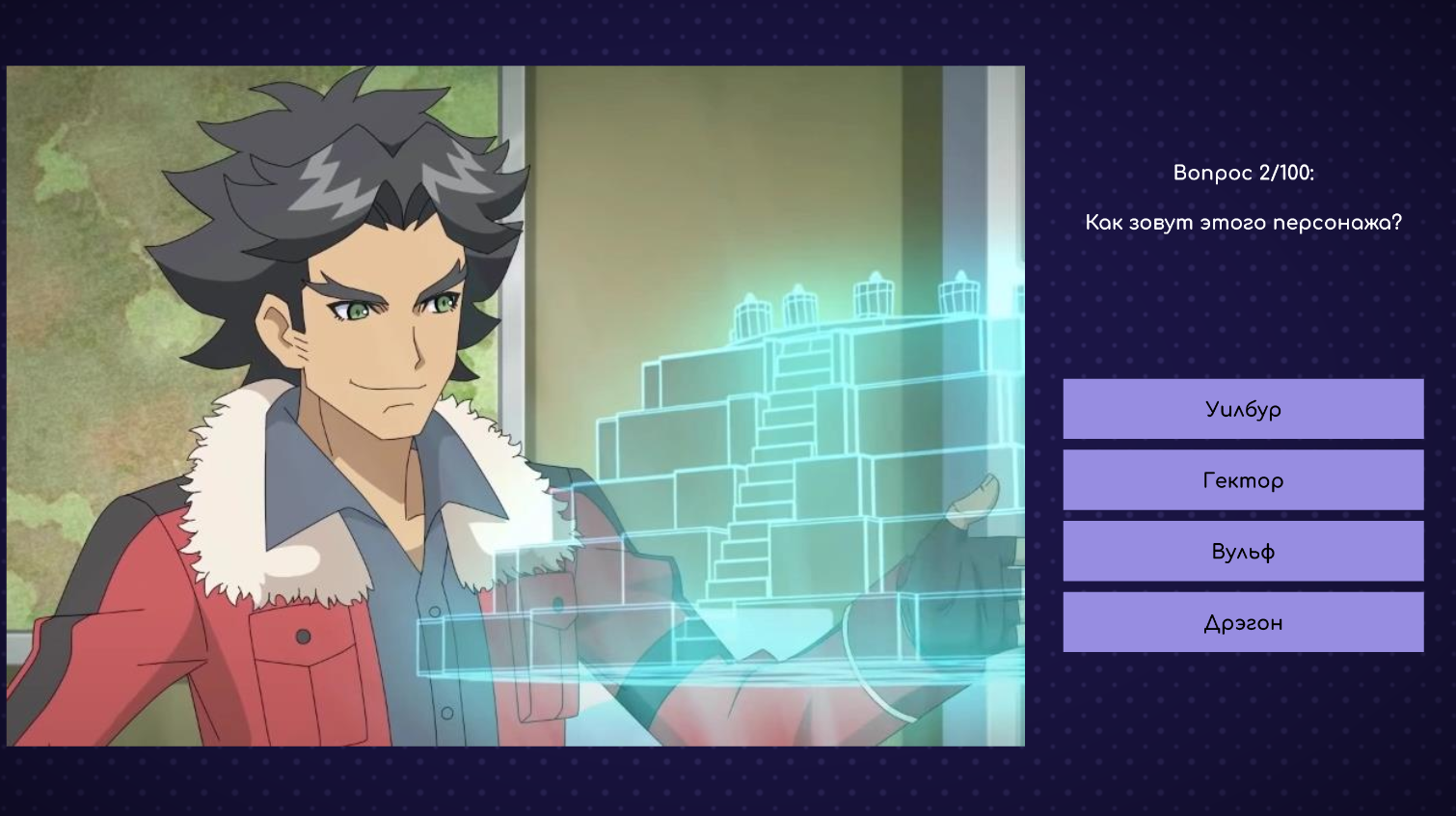Pick the first answer in the list
This screenshot has height=816, width=1456.
pos(1243,408)
